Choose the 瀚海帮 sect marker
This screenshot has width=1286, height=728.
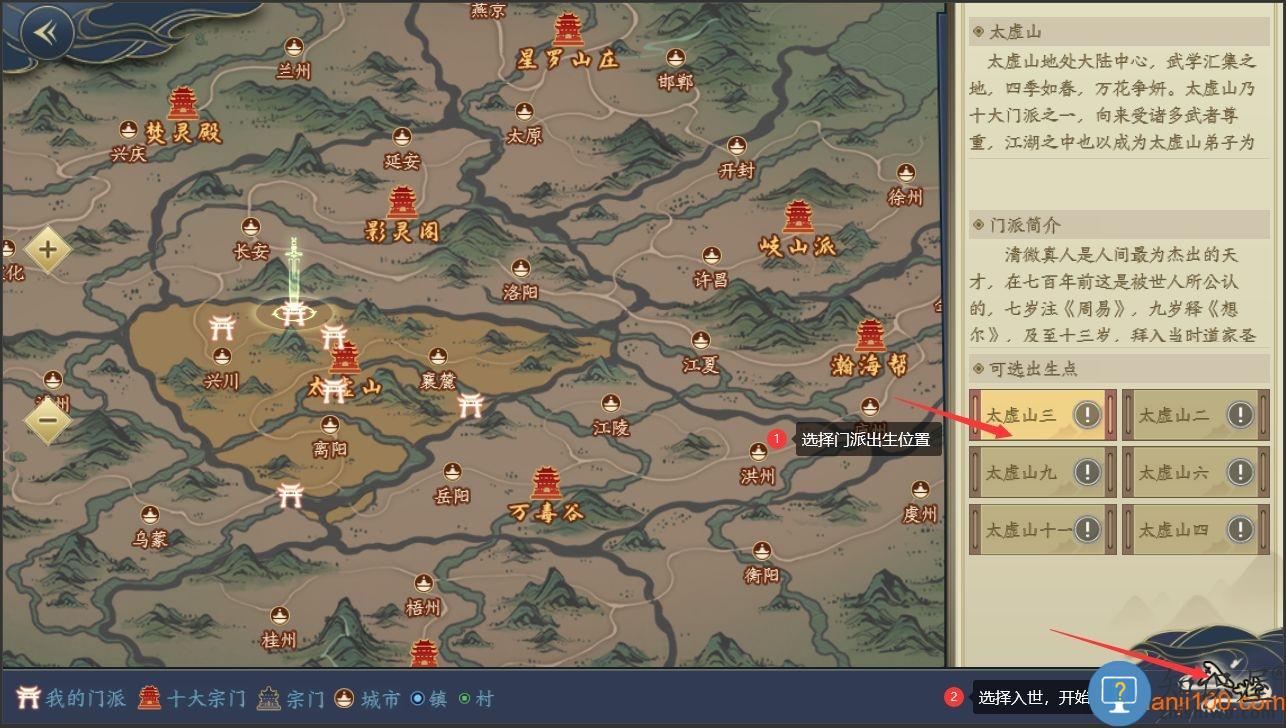pos(870,337)
